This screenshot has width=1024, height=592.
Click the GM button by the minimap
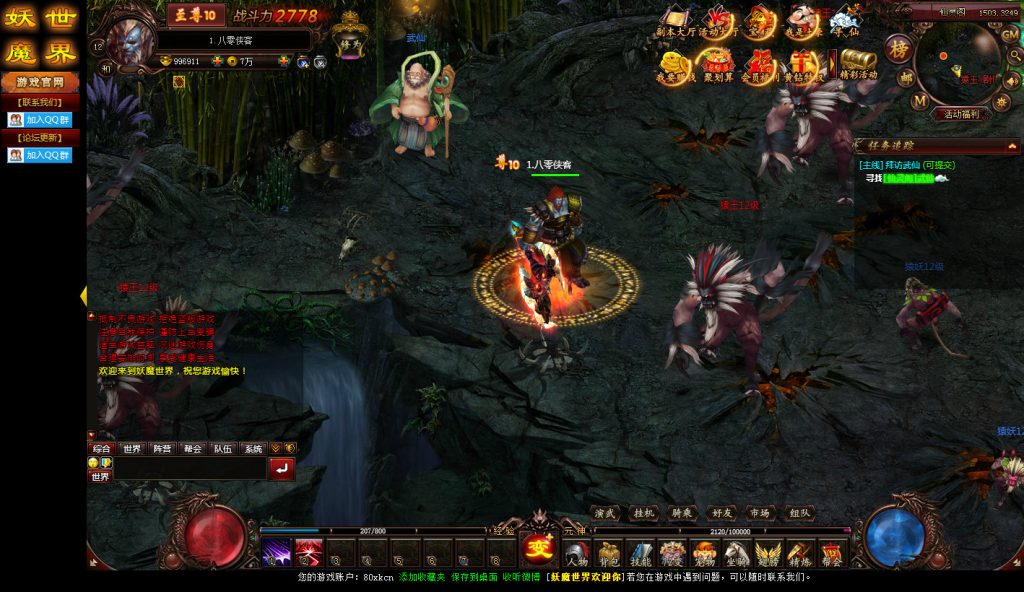(x=1009, y=33)
